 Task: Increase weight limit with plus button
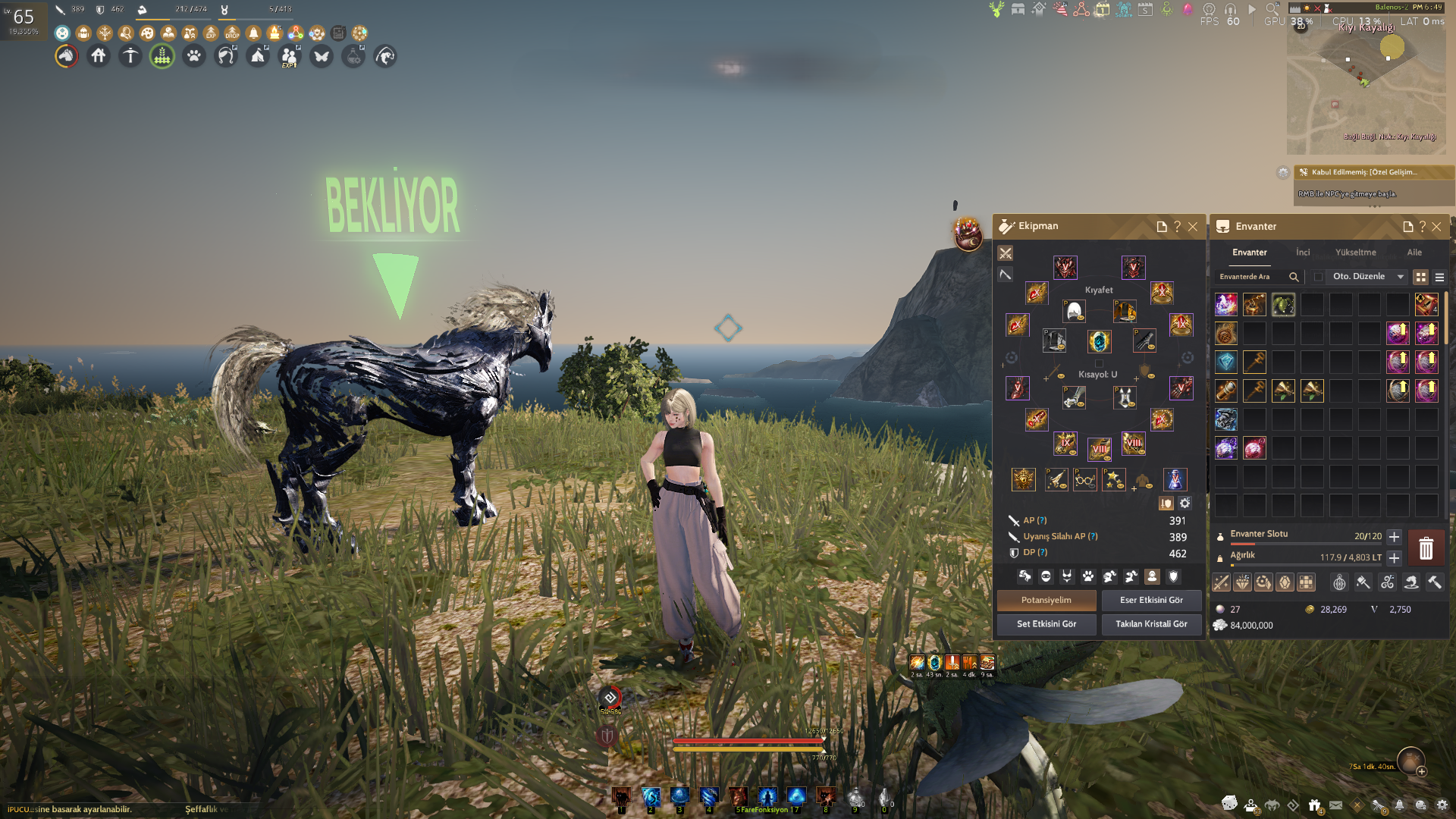[x=1394, y=558]
